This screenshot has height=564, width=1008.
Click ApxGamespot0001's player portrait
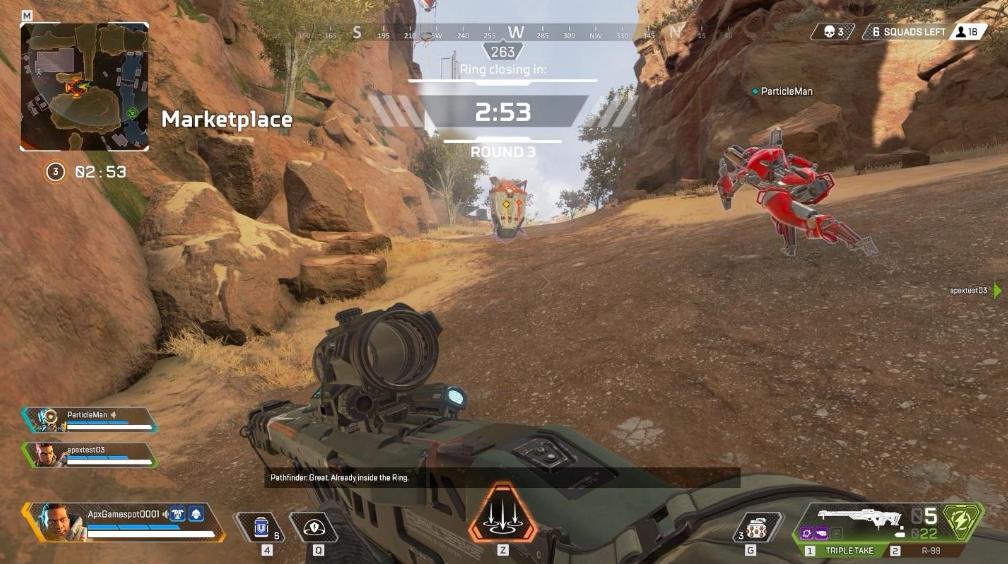point(56,521)
